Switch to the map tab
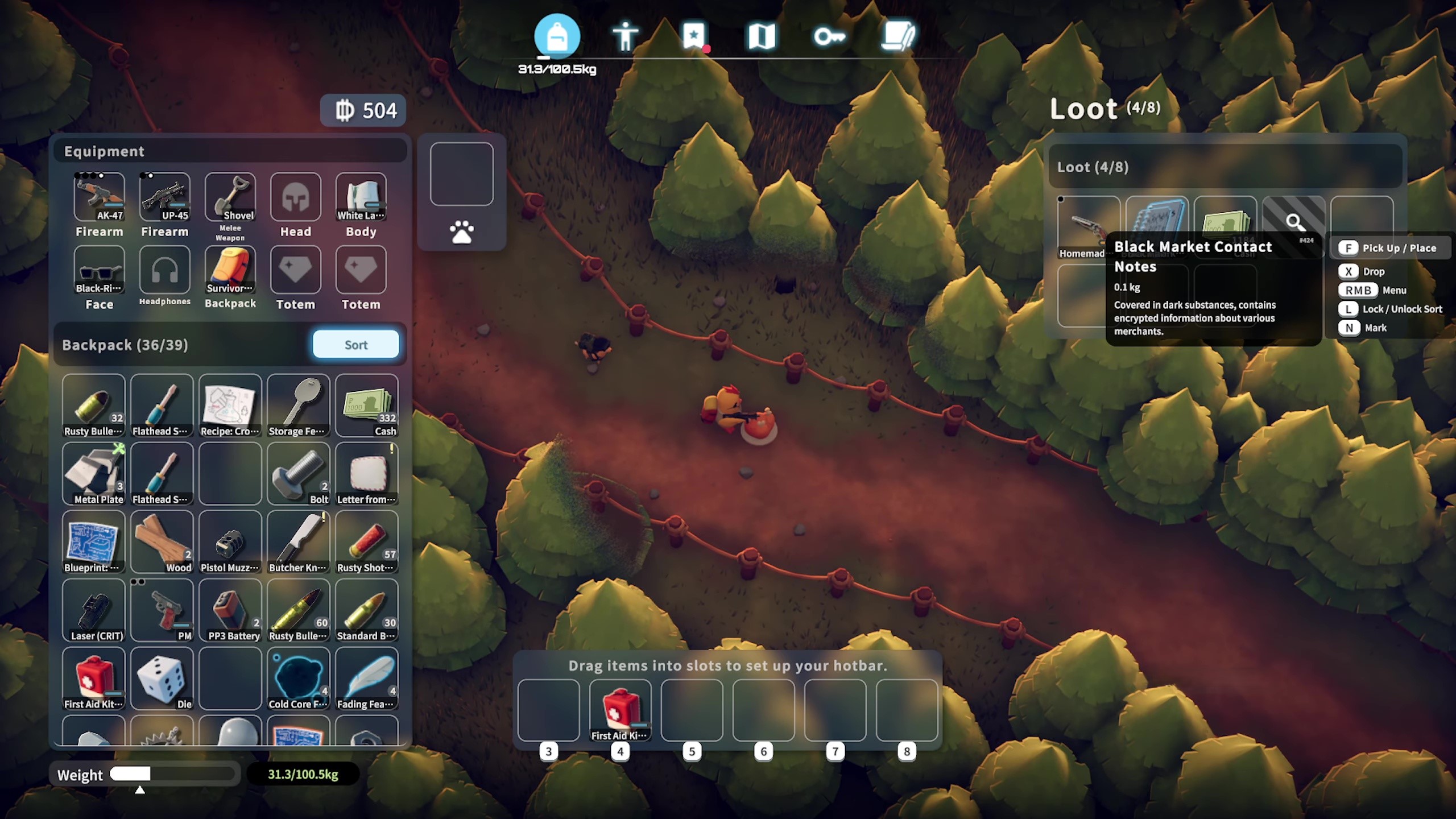 [762, 37]
